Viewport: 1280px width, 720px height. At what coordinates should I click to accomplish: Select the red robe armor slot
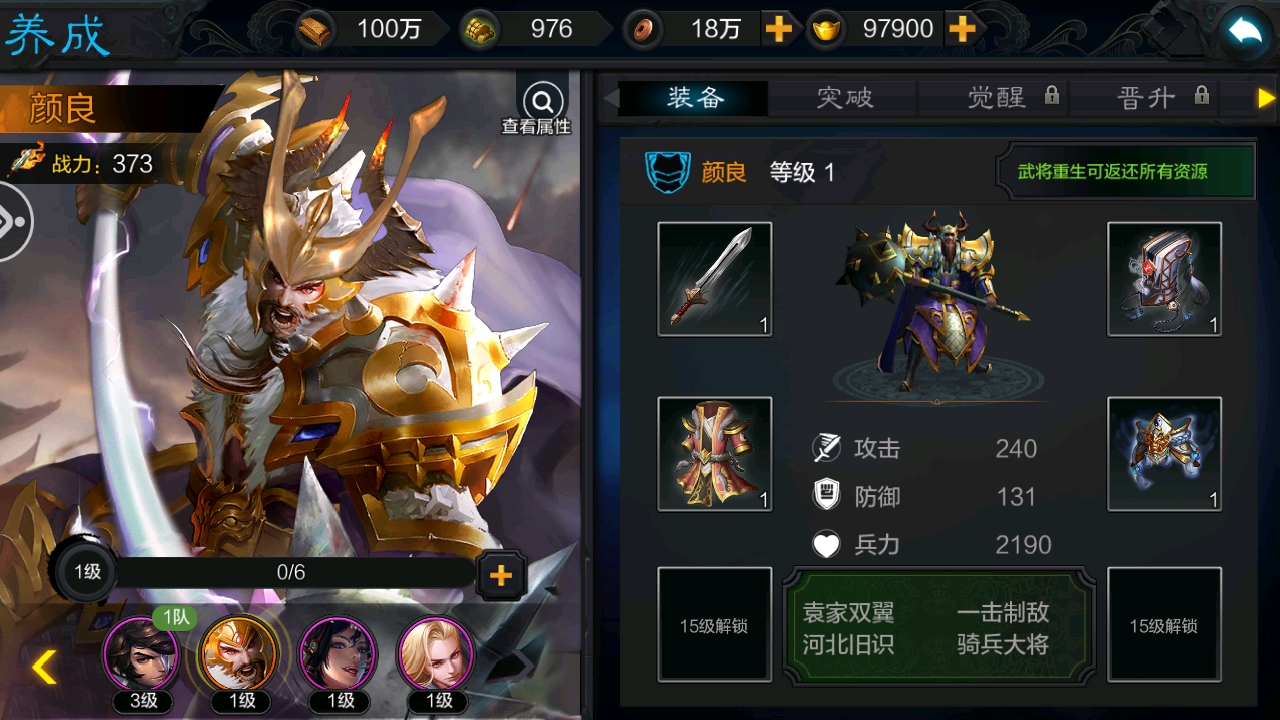(x=714, y=454)
